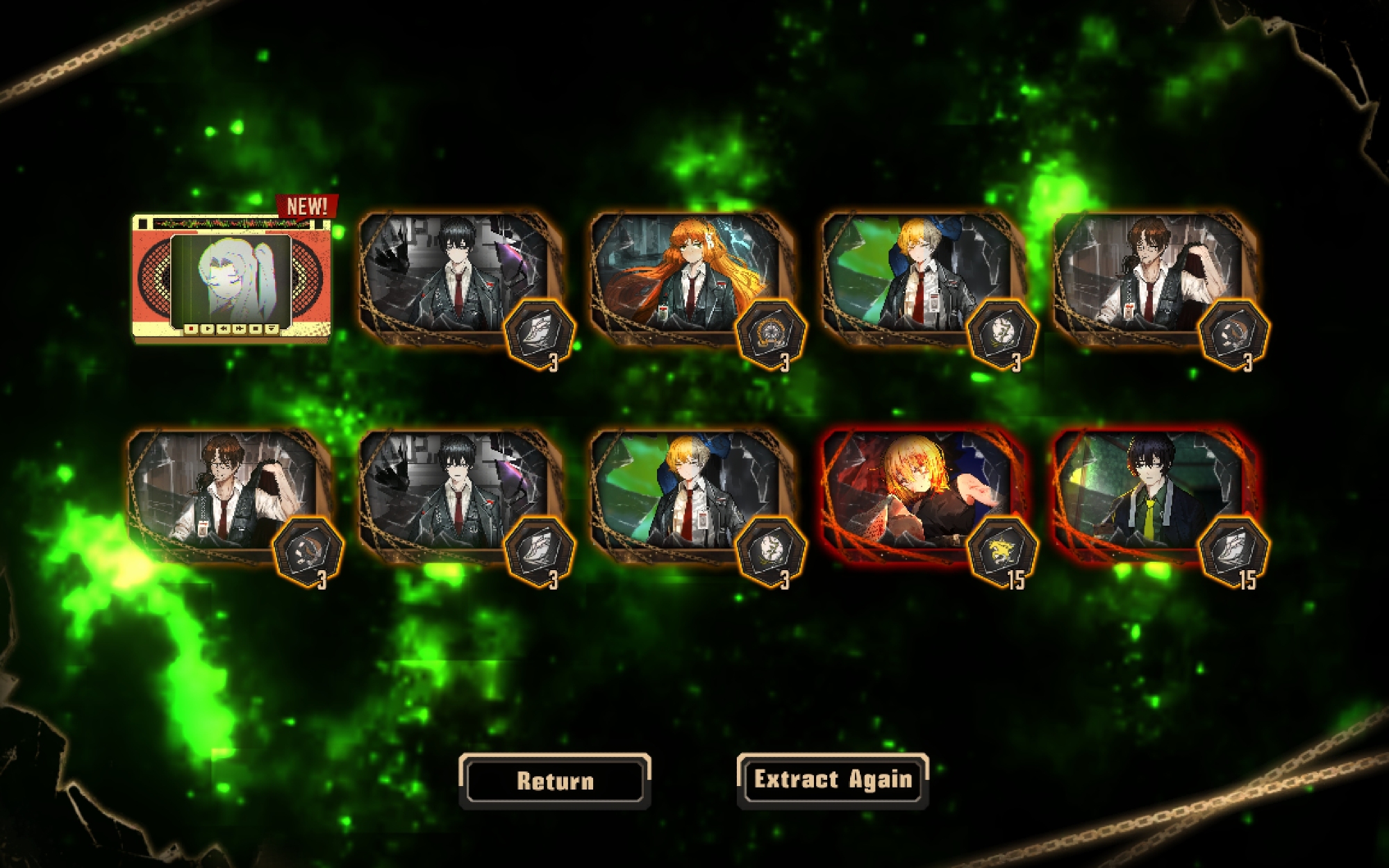The width and height of the screenshot is (1389, 868).
Task: Click the Return button
Action: (x=555, y=781)
